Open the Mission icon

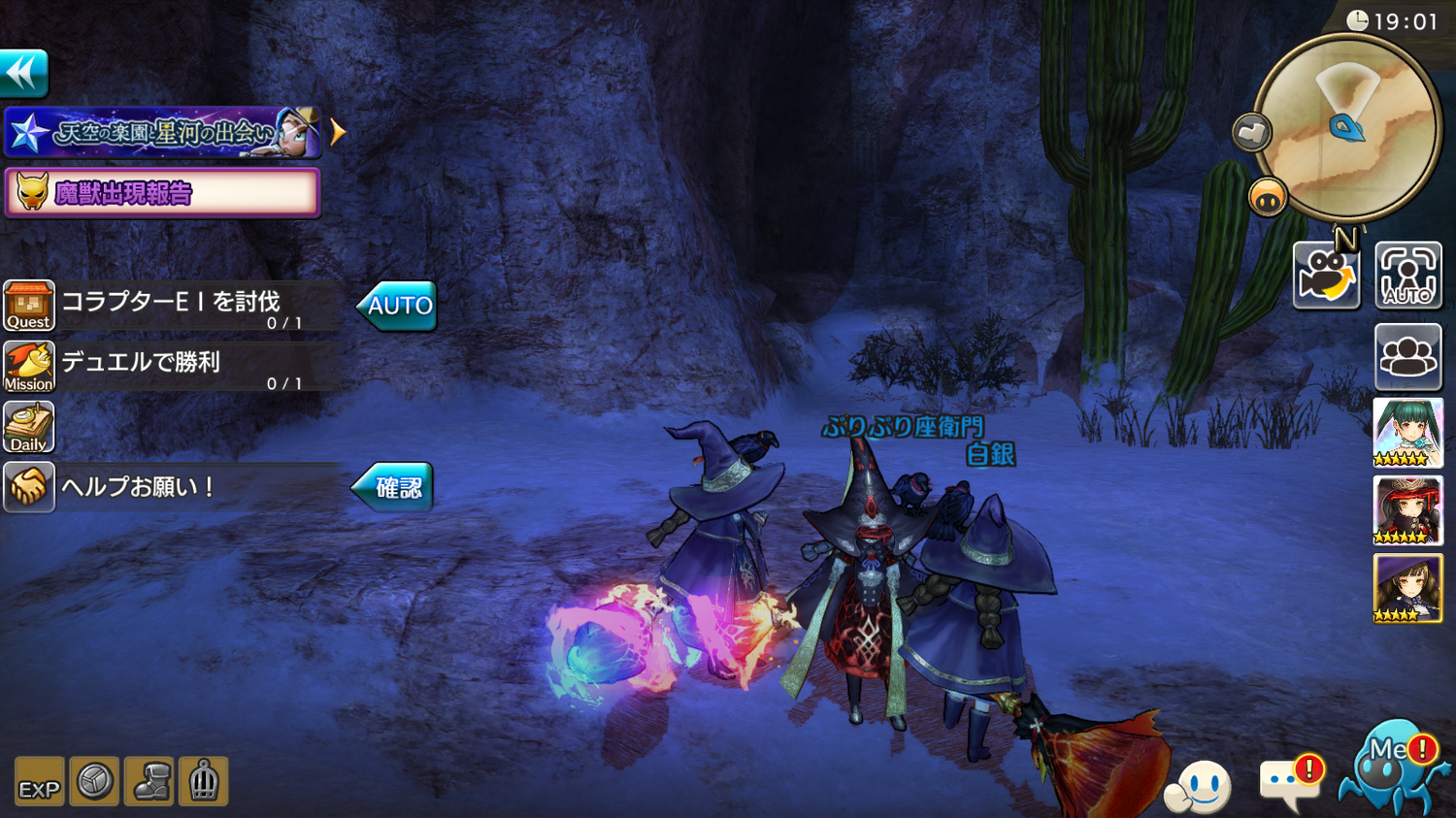click(29, 367)
